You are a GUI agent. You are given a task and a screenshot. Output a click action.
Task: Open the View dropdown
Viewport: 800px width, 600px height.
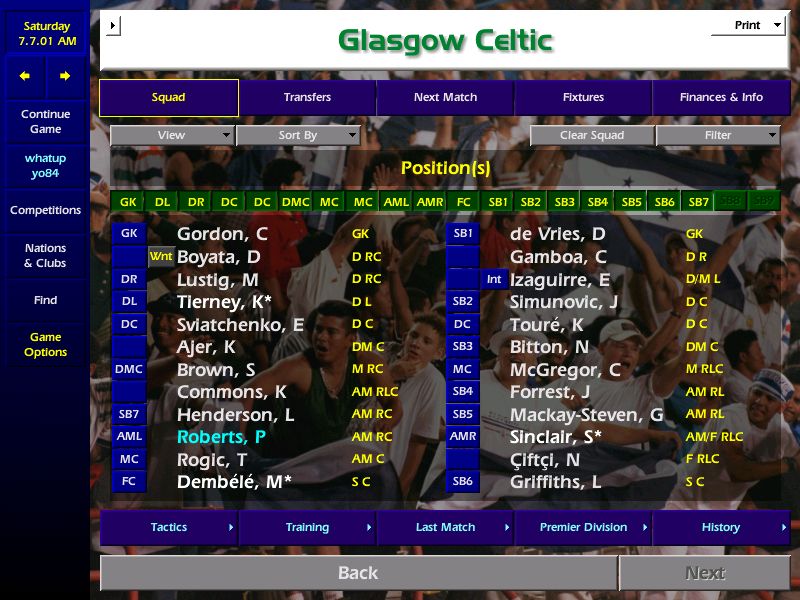(x=172, y=135)
